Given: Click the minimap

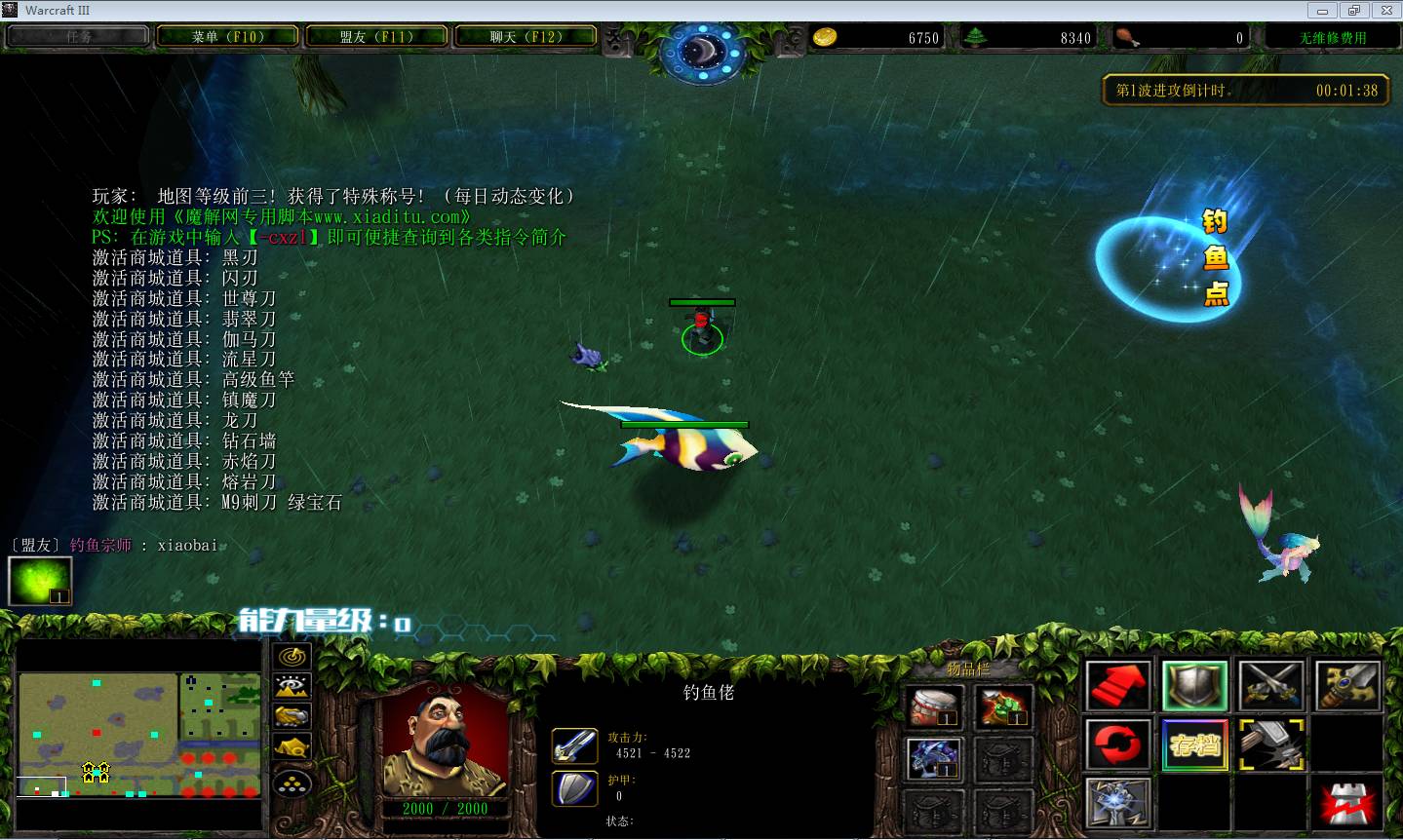Looking at the screenshot, I should (139, 734).
